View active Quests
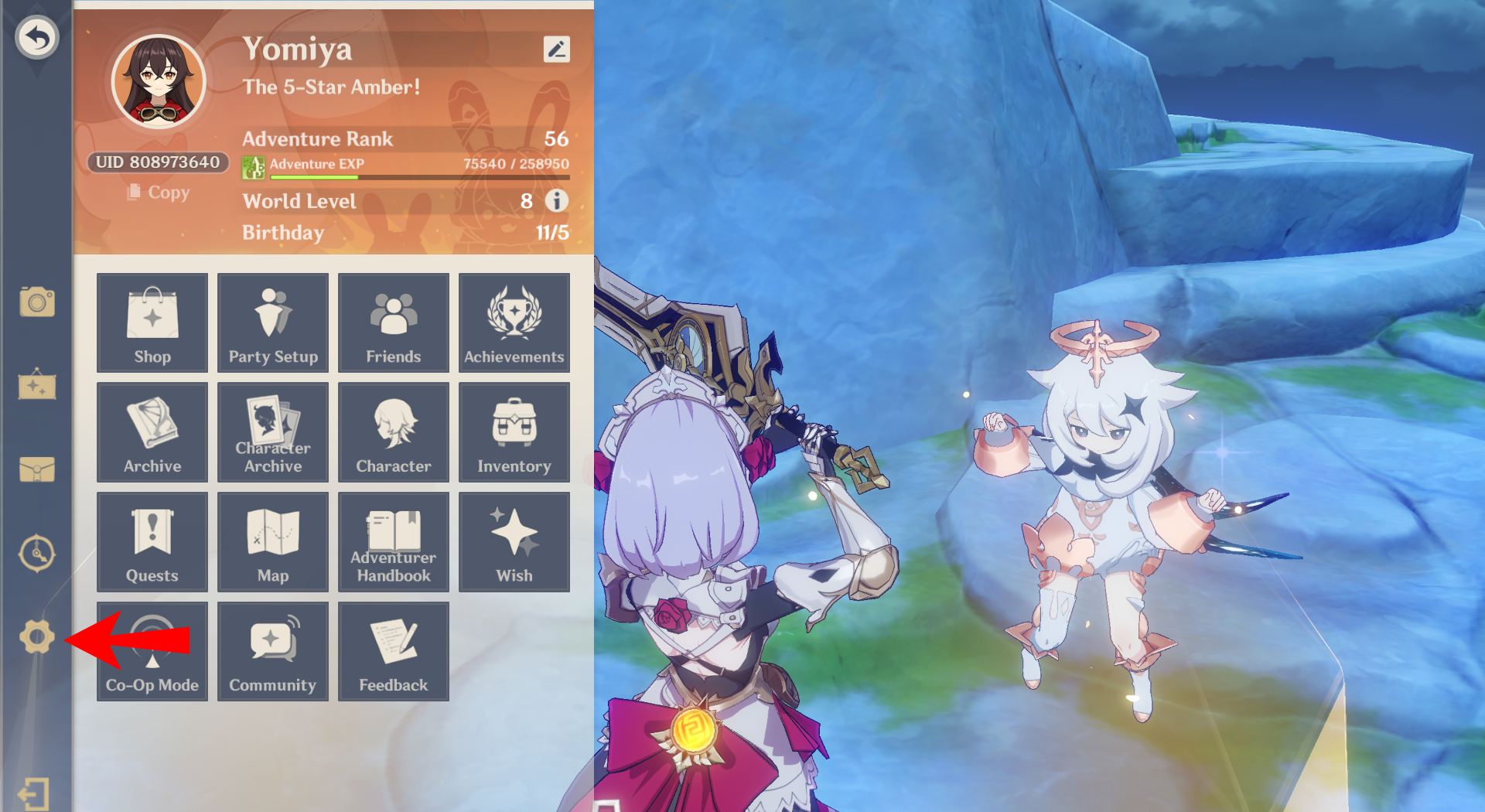This screenshot has height=812, width=1485. (x=152, y=542)
